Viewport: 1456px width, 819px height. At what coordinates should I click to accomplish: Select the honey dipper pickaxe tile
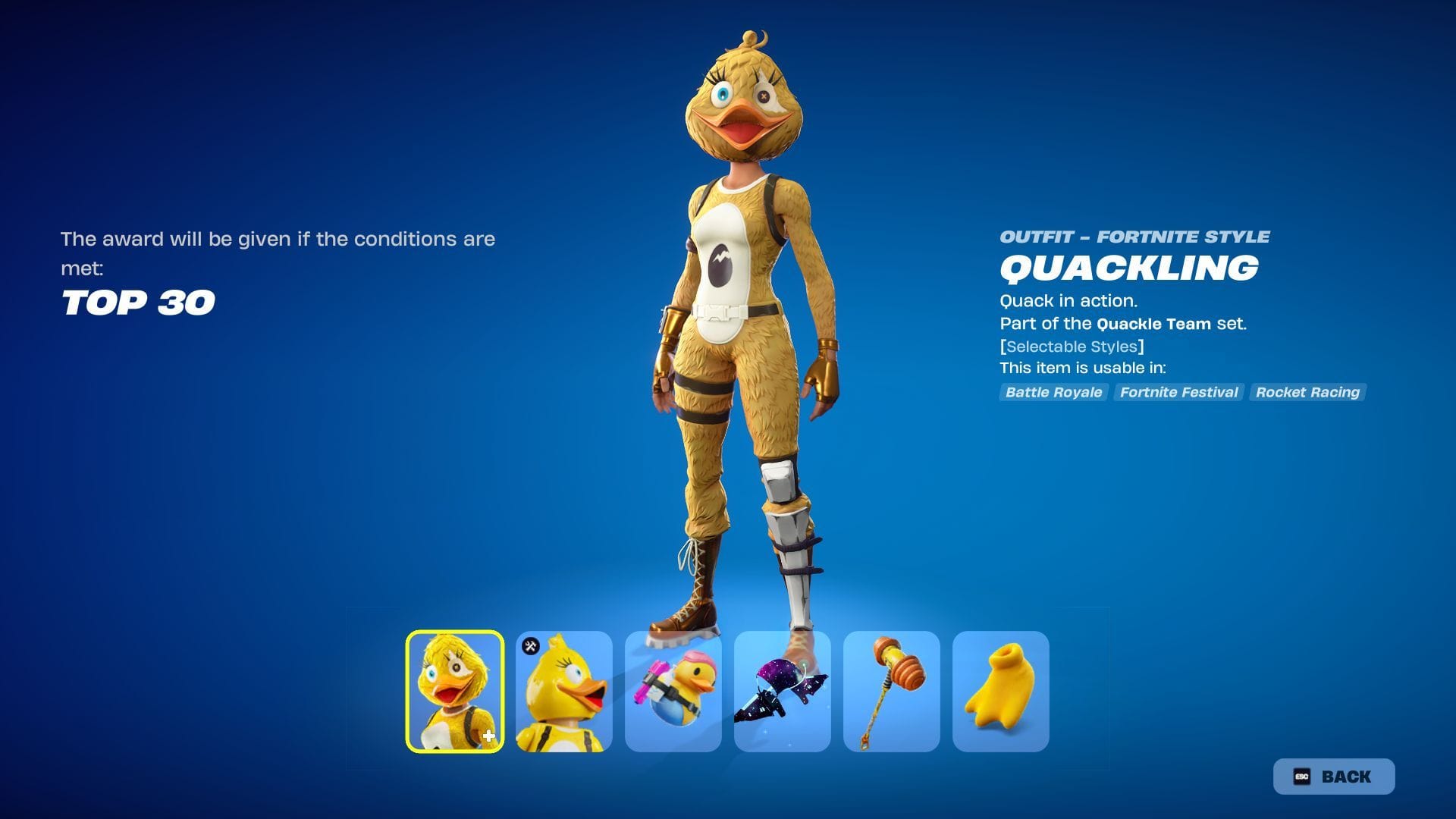pos(892,691)
